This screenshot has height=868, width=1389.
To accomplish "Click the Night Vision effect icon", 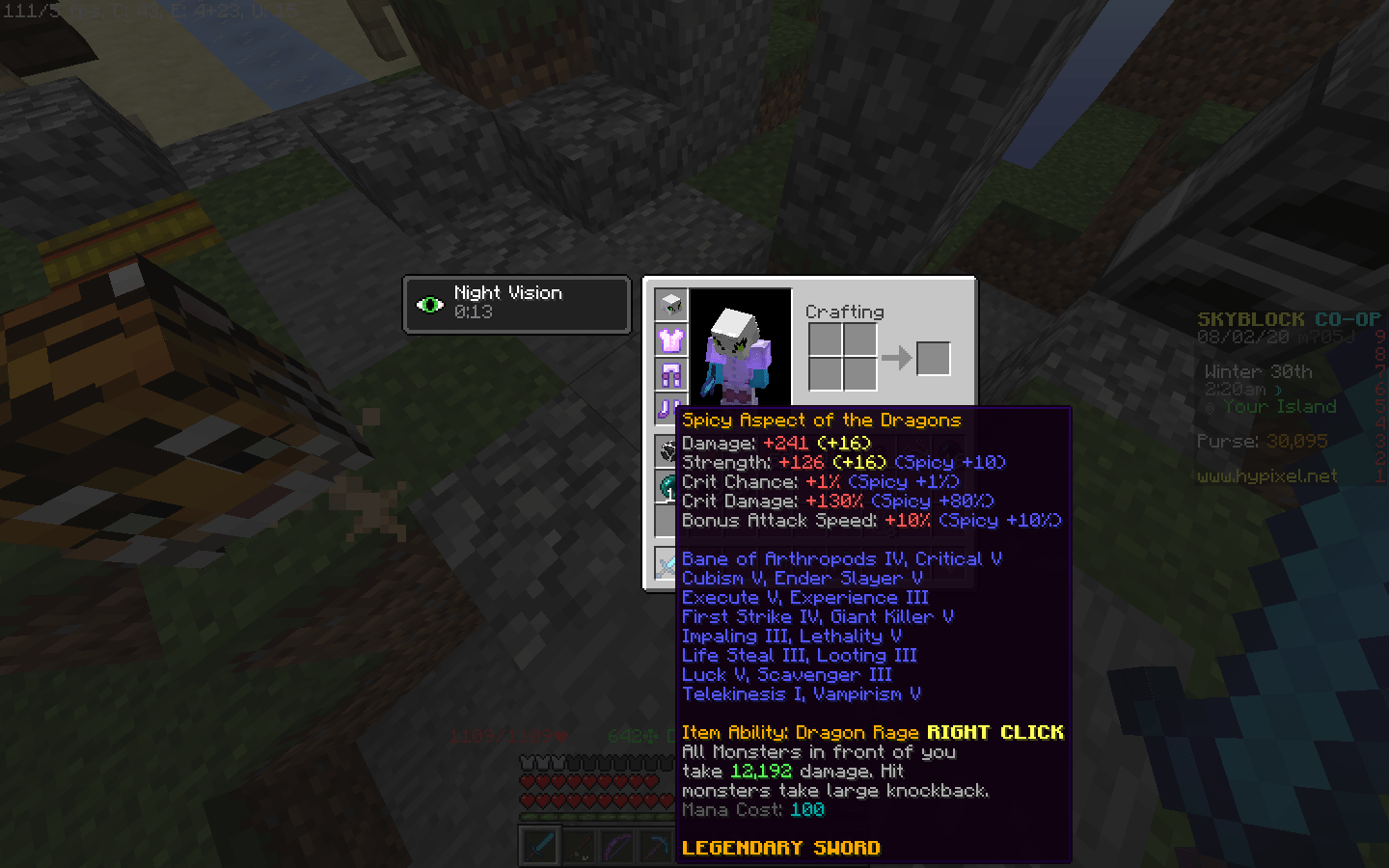I will point(431,303).
